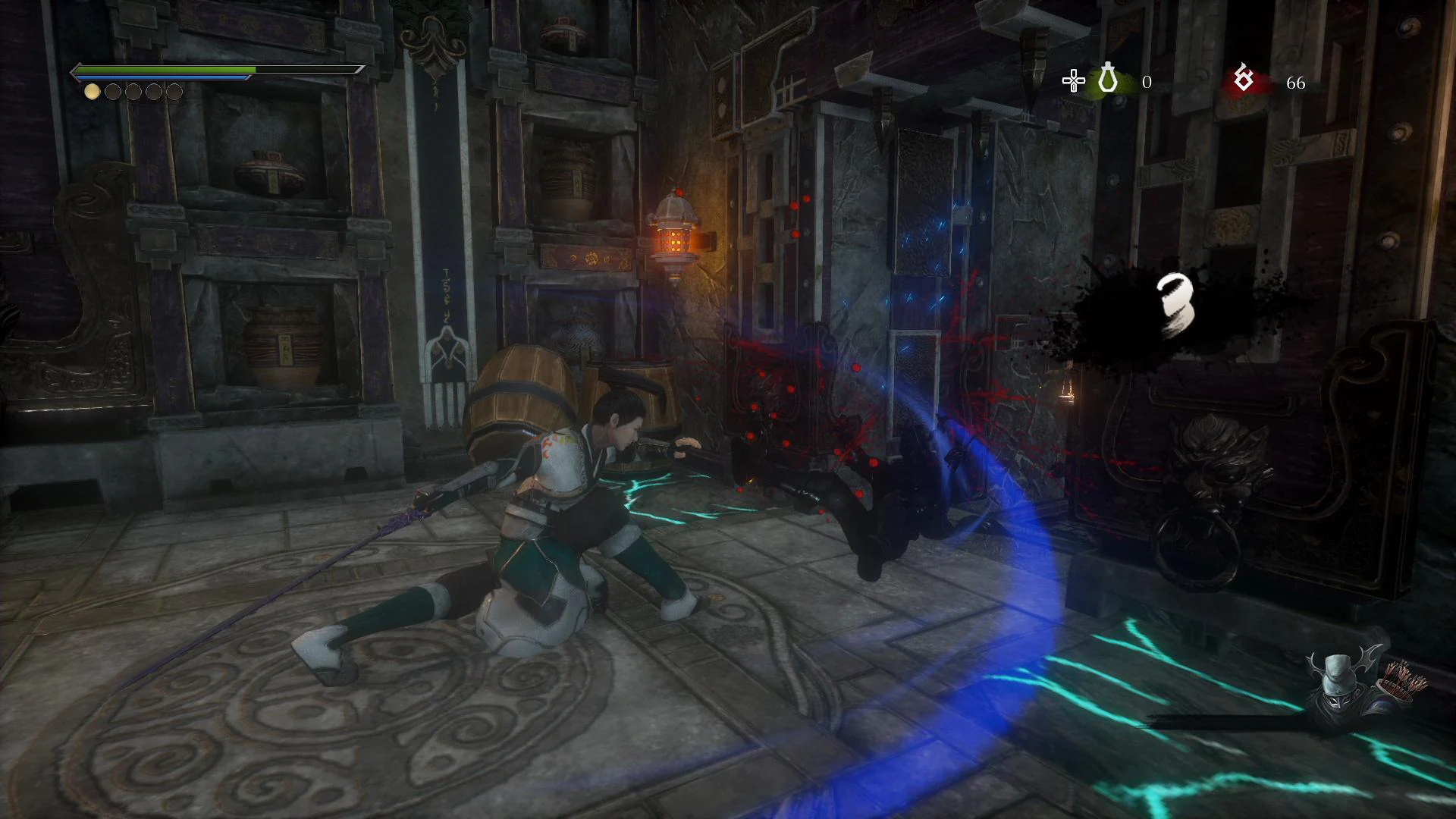Expand the flask counter showing 0
This screenshot has height=819, width=1456.
pyautogui.click(x=1147, y=81)
